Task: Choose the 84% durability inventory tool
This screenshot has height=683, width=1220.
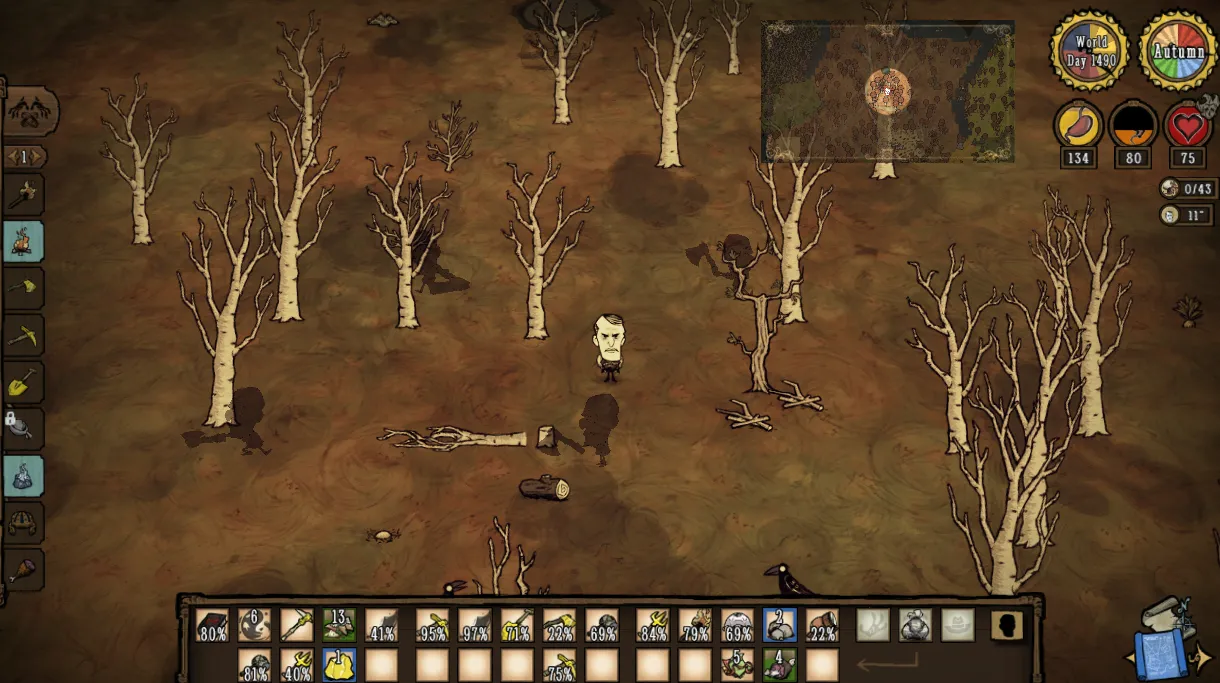Action: [x=652, y=626]
